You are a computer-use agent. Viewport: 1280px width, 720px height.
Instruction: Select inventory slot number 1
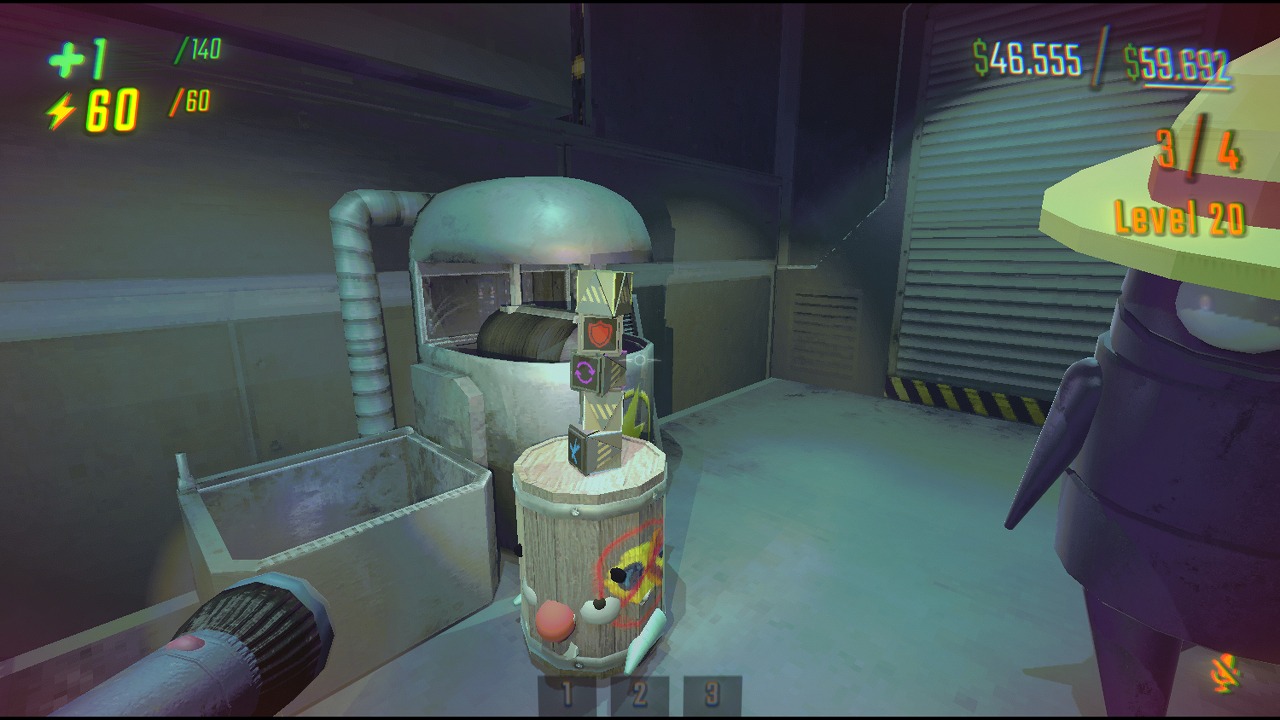pos(567,695)
